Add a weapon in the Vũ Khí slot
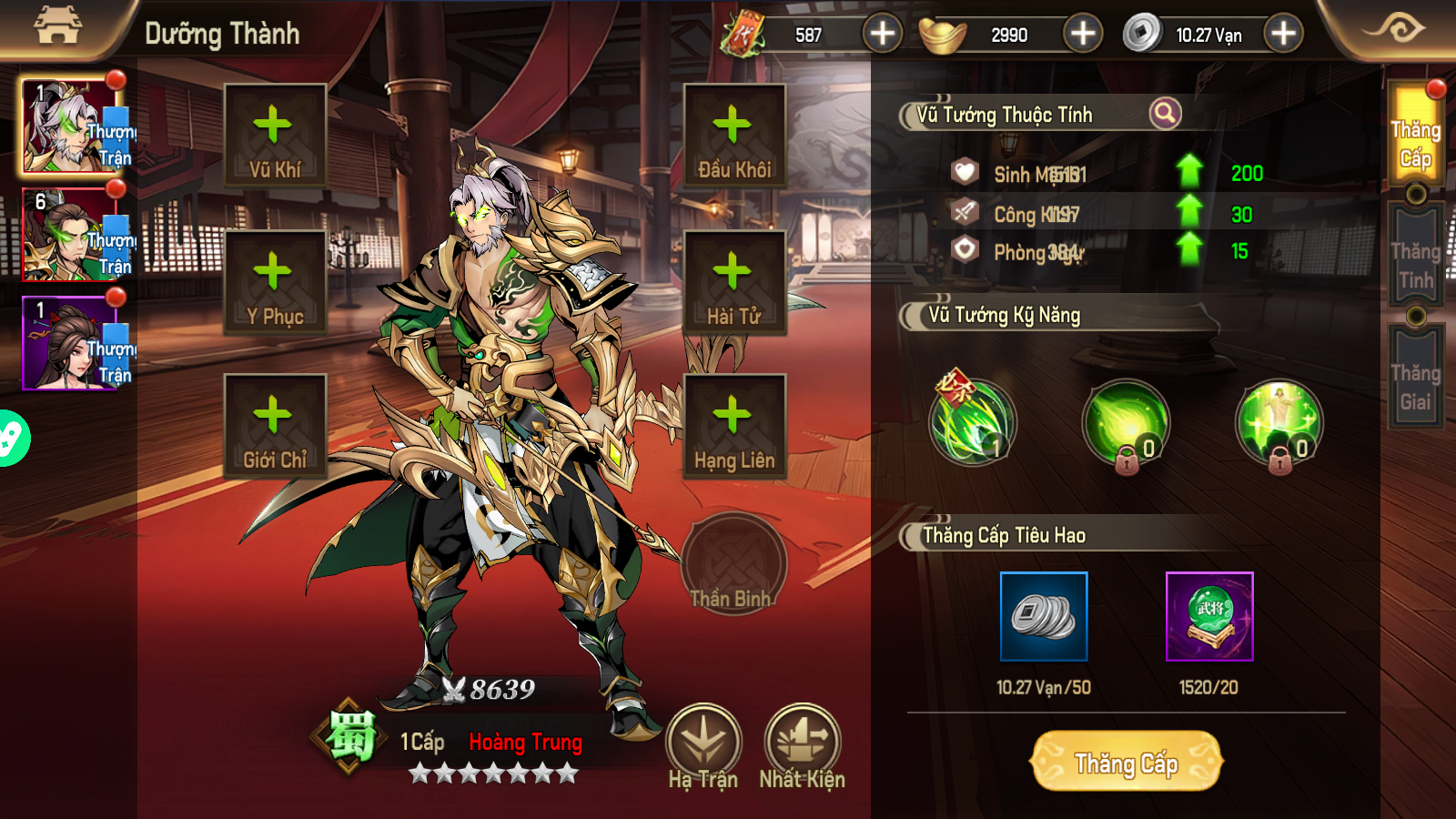 tap(275, 136)
